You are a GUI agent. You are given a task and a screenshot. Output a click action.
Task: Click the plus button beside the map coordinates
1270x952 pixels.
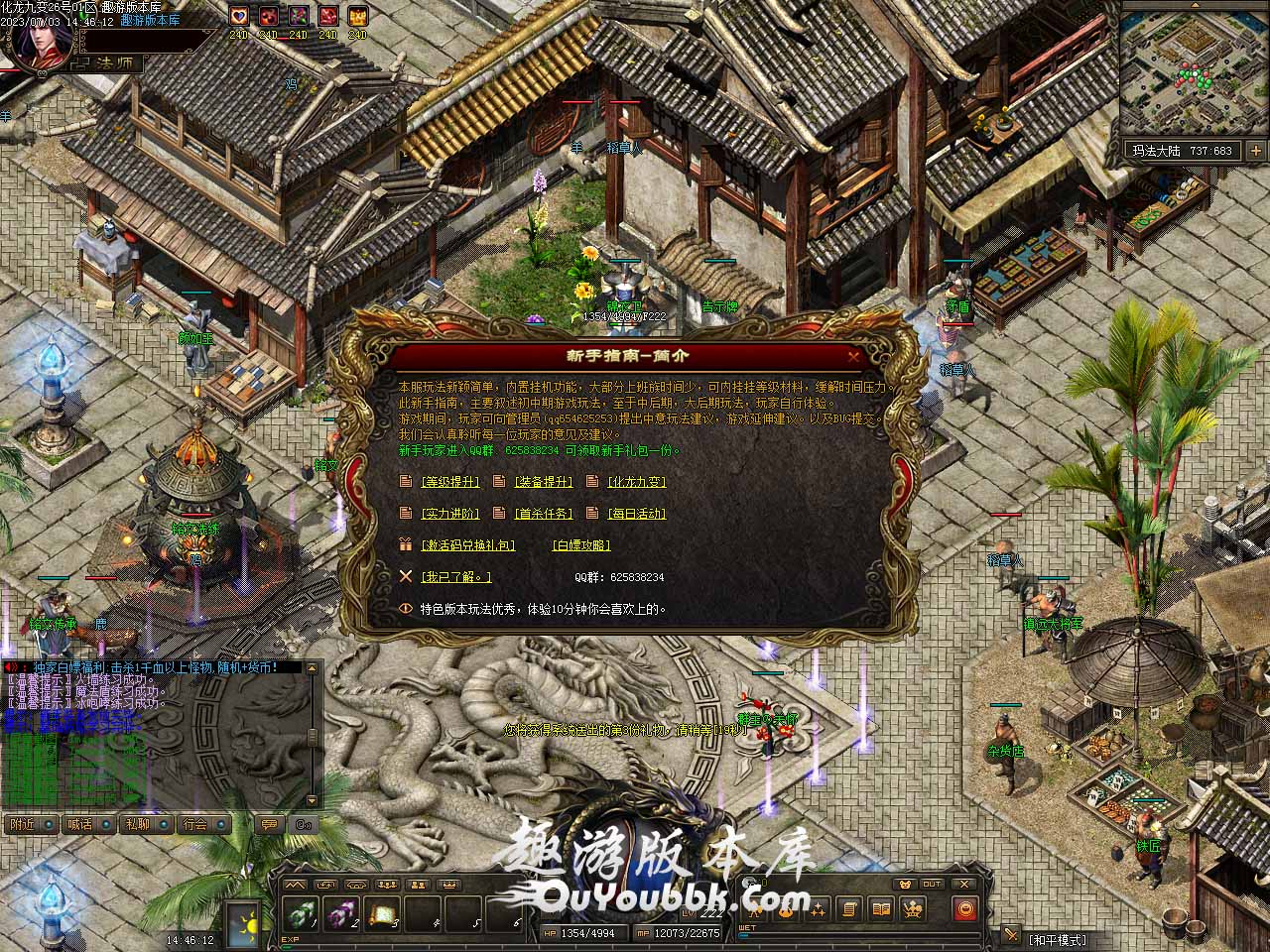pos(1255,151)
